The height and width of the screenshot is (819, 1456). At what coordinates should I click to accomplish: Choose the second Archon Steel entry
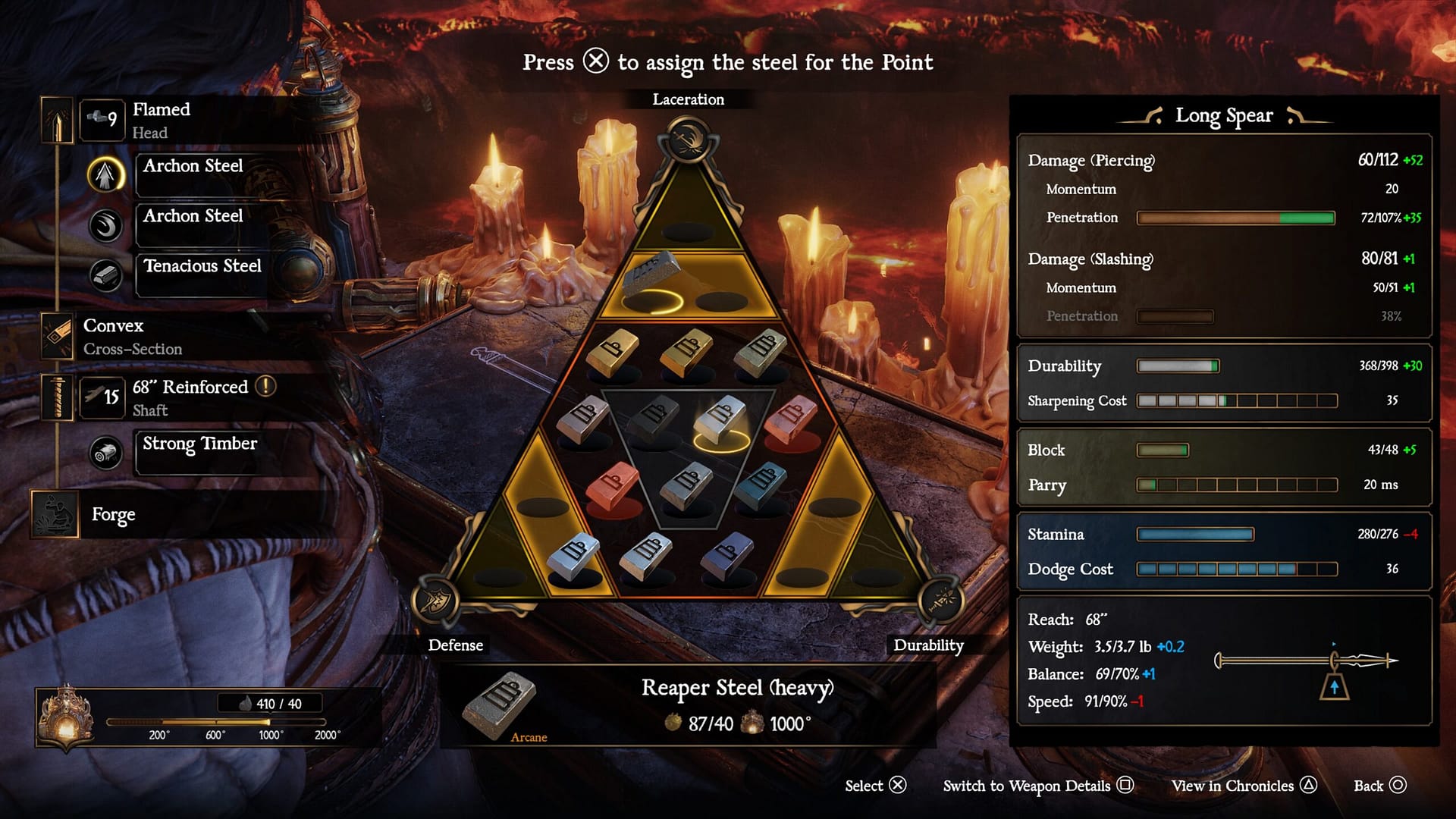193,217
